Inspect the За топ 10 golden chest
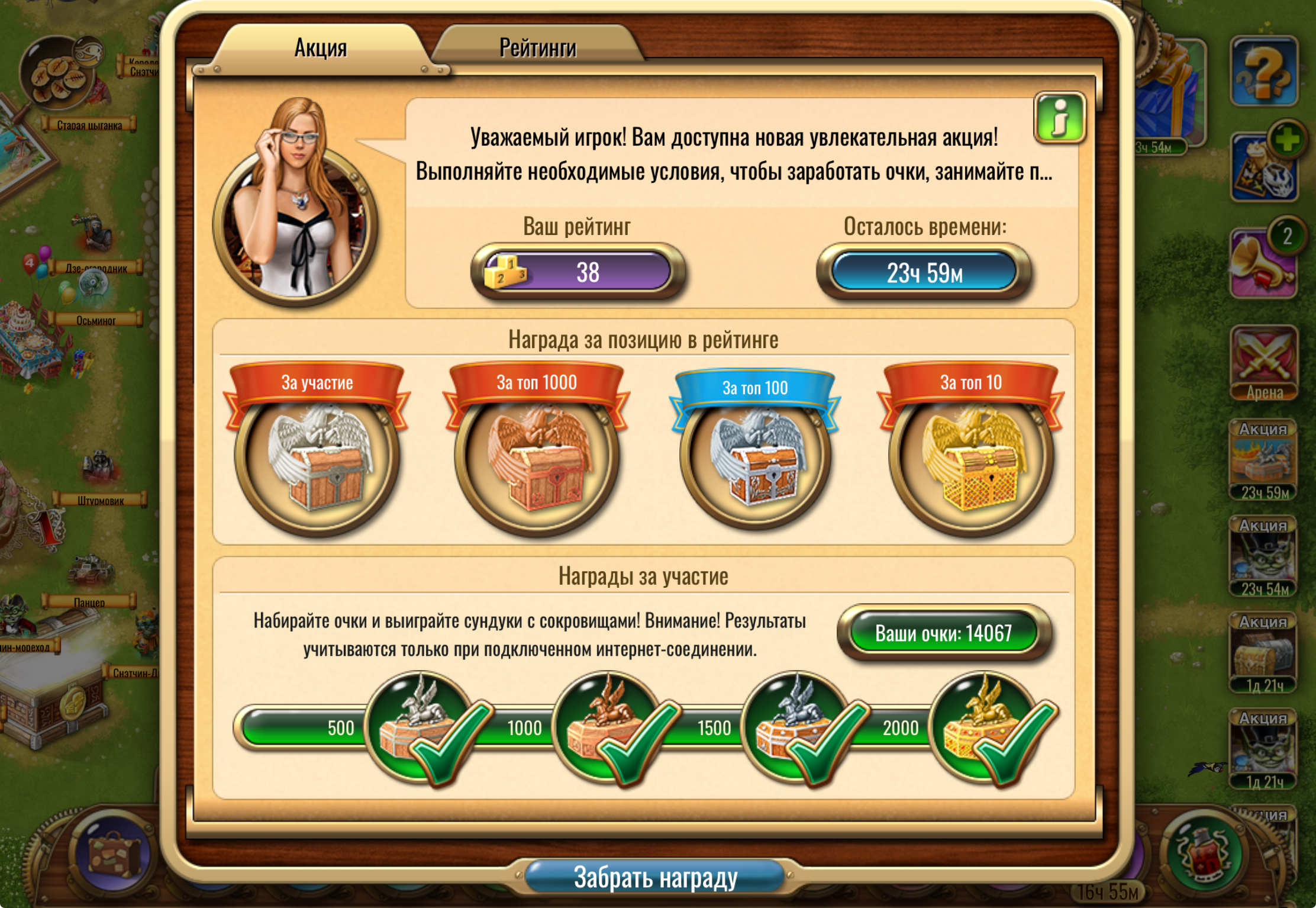Image resolution: width=1316 pixels, height=908 pixels. point(970,457)
